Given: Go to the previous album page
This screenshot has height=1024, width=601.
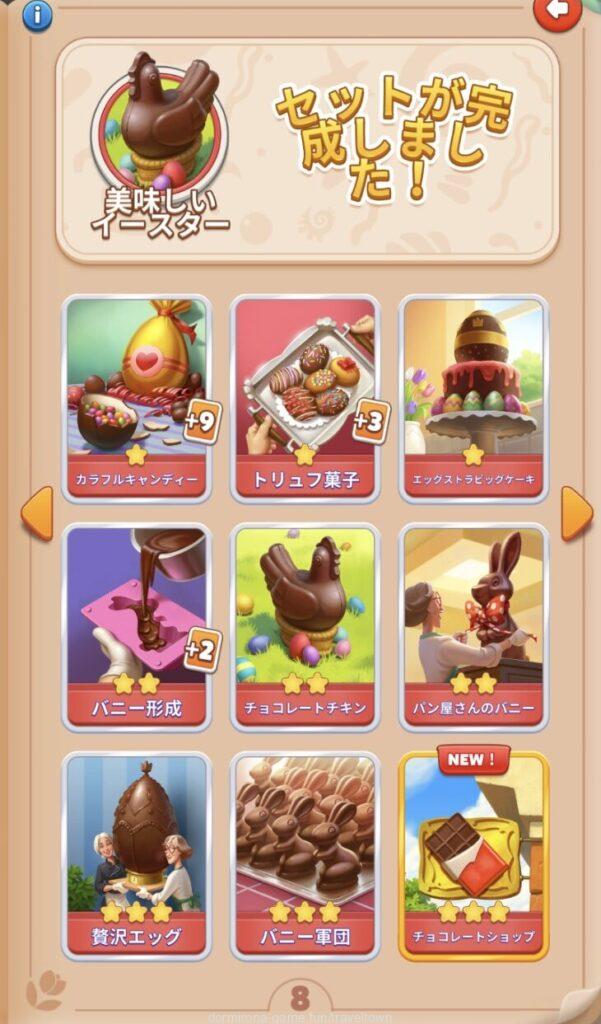Looking at the screenshot, I should [x=37, y=514].
